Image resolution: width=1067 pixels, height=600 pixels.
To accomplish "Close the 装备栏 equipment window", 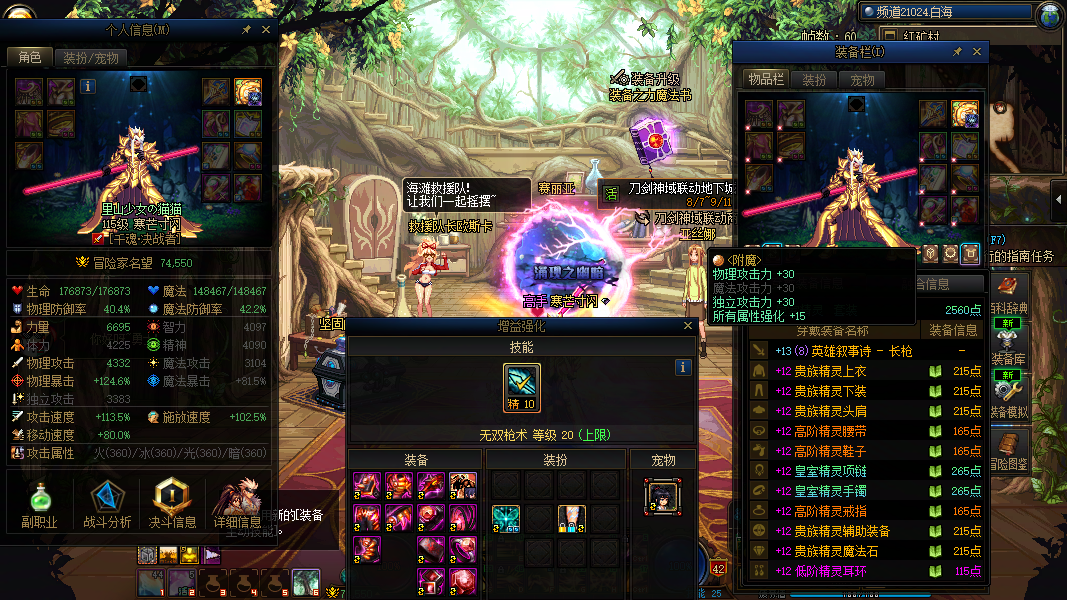I will point(977,52).
